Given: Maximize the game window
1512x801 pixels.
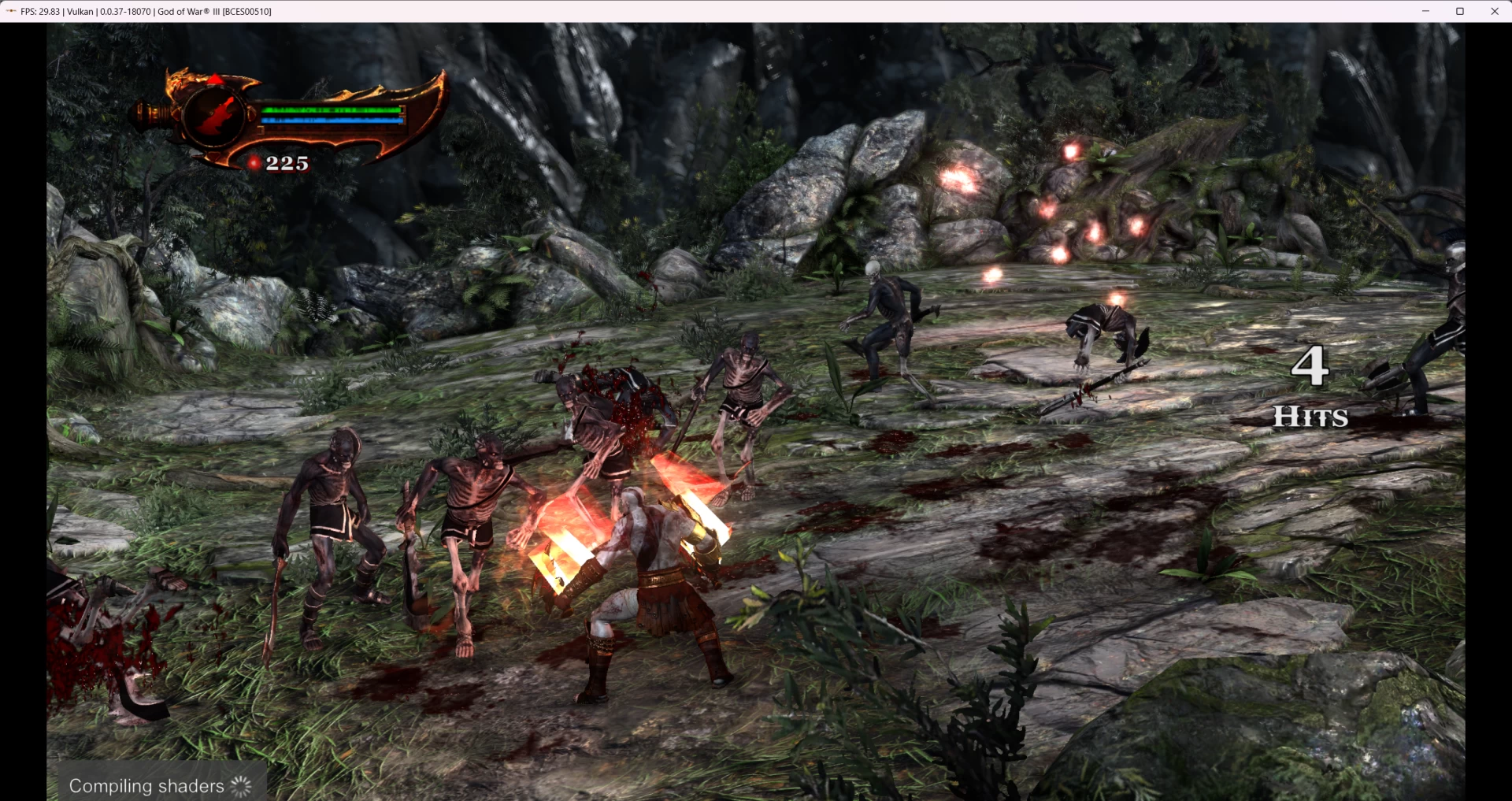Looking at the screenshot, I should 1459,11.
